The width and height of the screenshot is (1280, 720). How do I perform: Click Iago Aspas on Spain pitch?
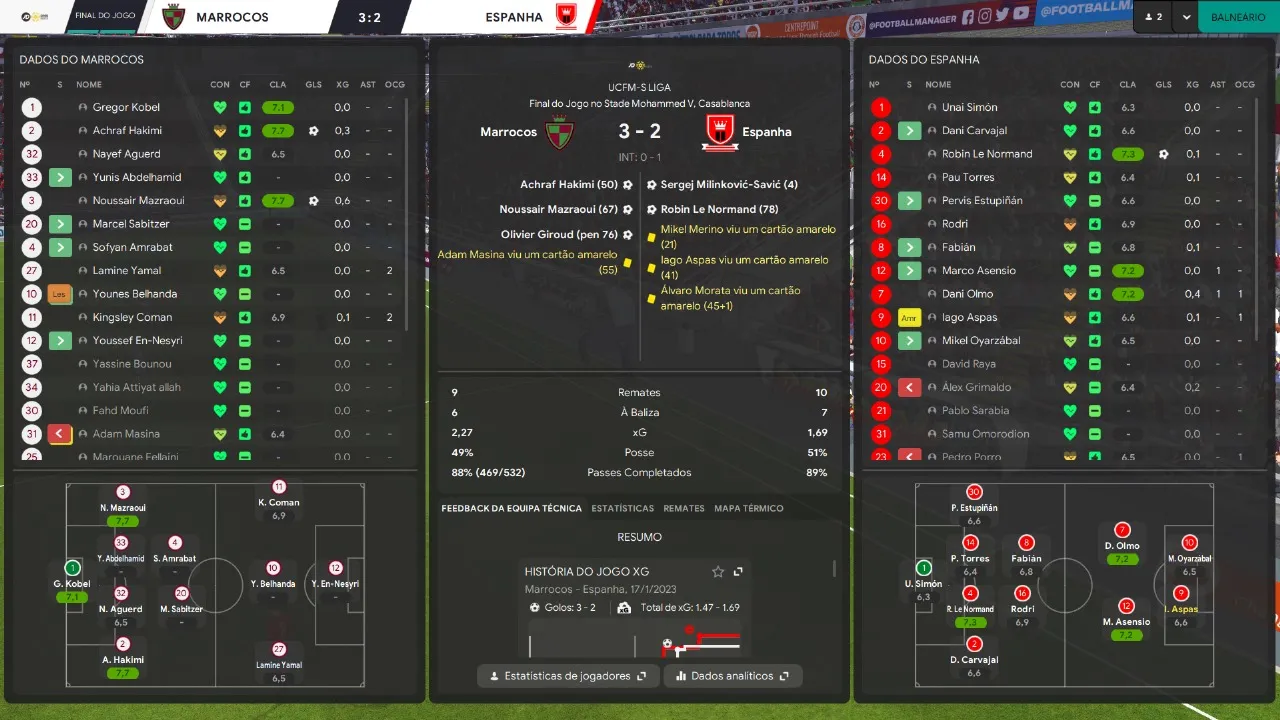(x=1181, y=598)
